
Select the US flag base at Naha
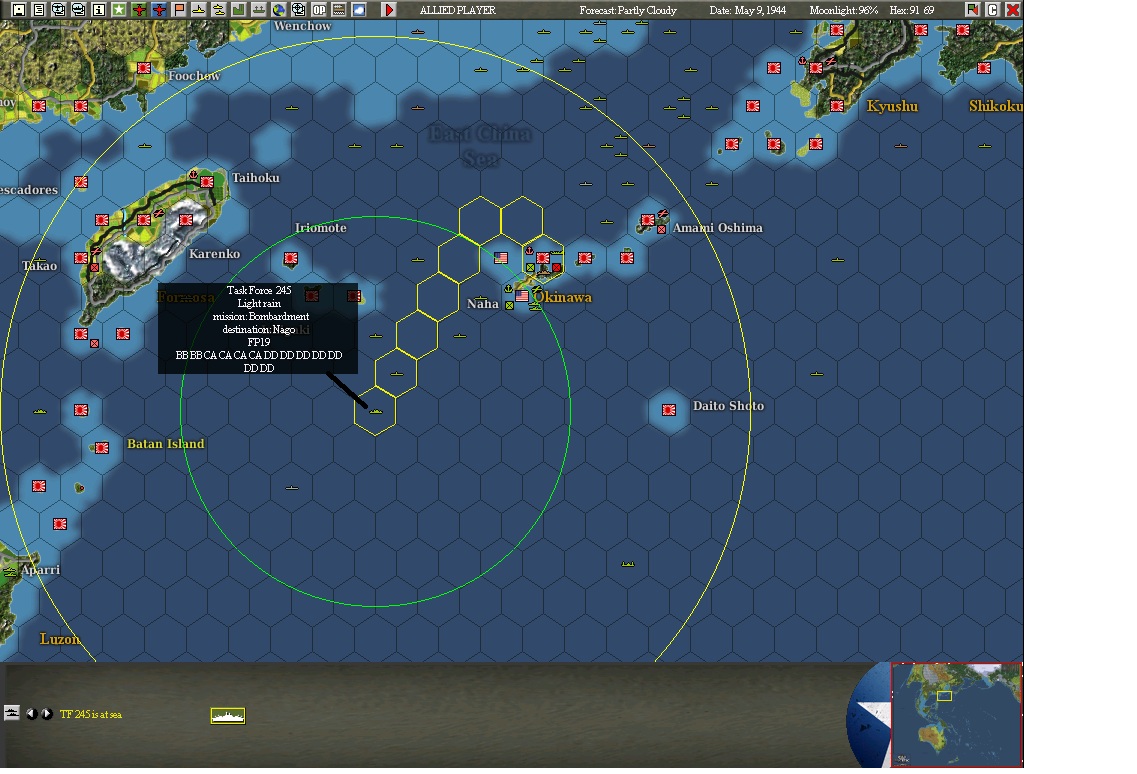coord(522,297)
